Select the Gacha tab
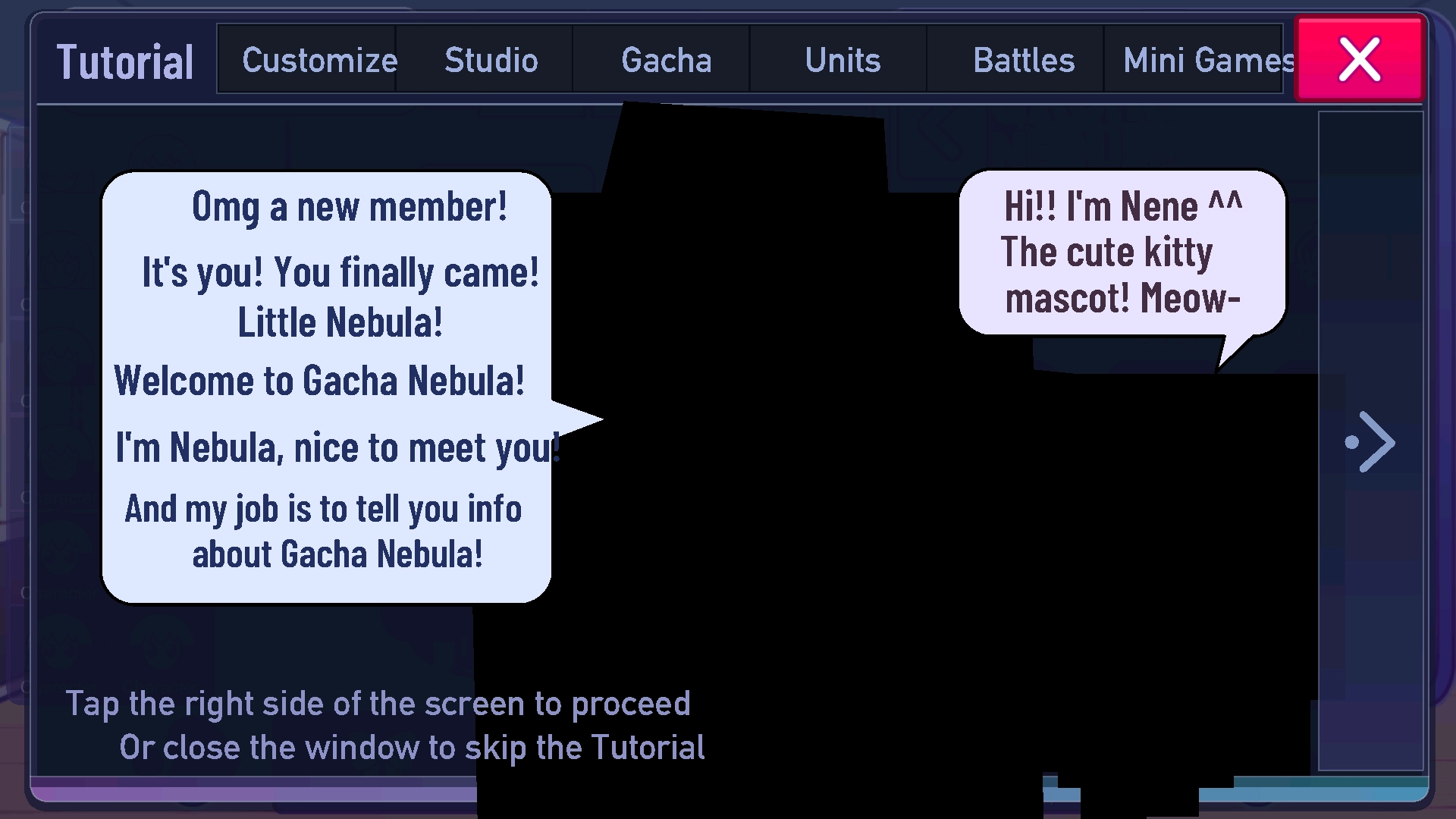Viewport: 1456px width, 819px height. coord(667,59)
